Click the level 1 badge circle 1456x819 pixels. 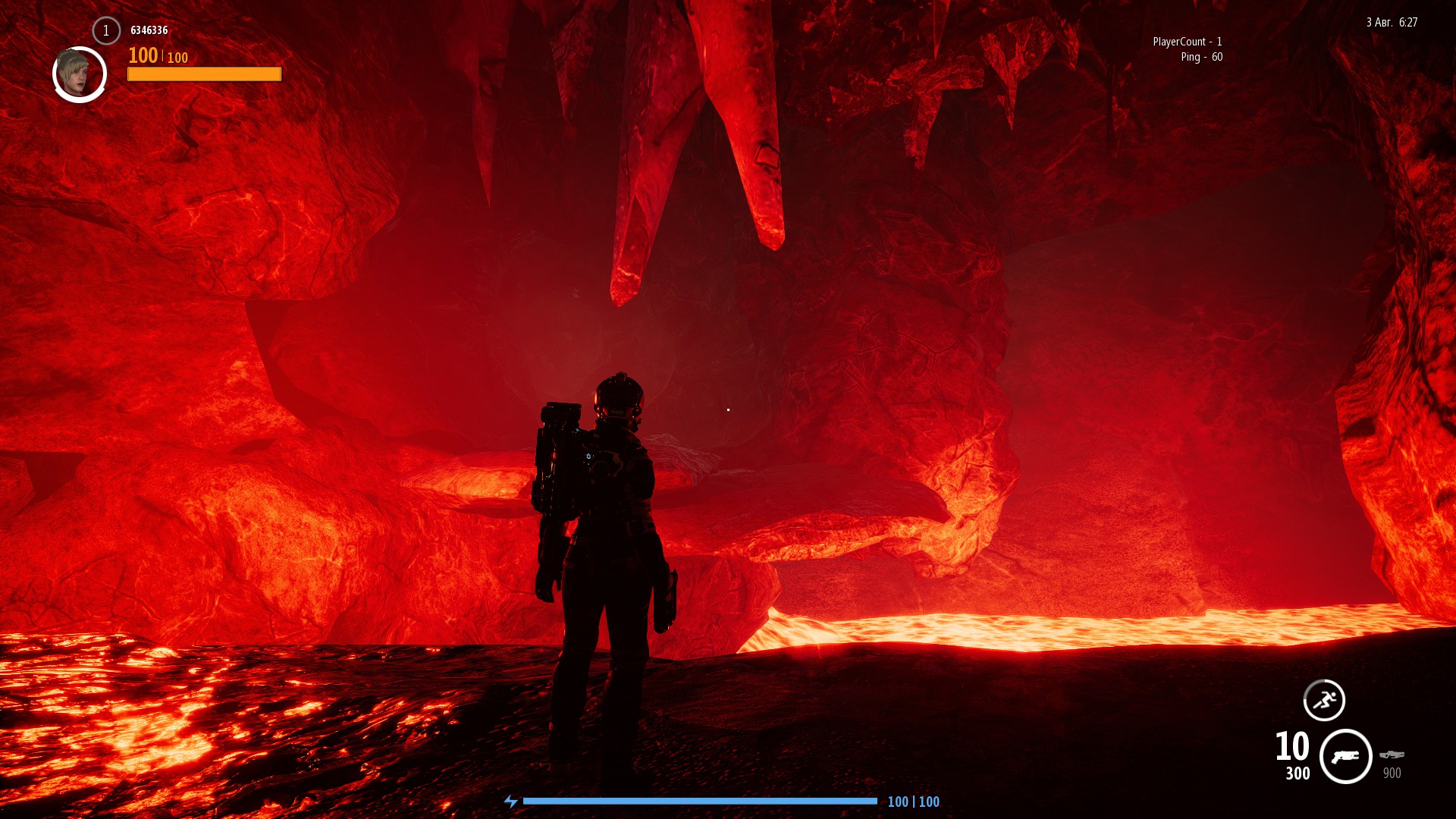[x=106, y=31]
